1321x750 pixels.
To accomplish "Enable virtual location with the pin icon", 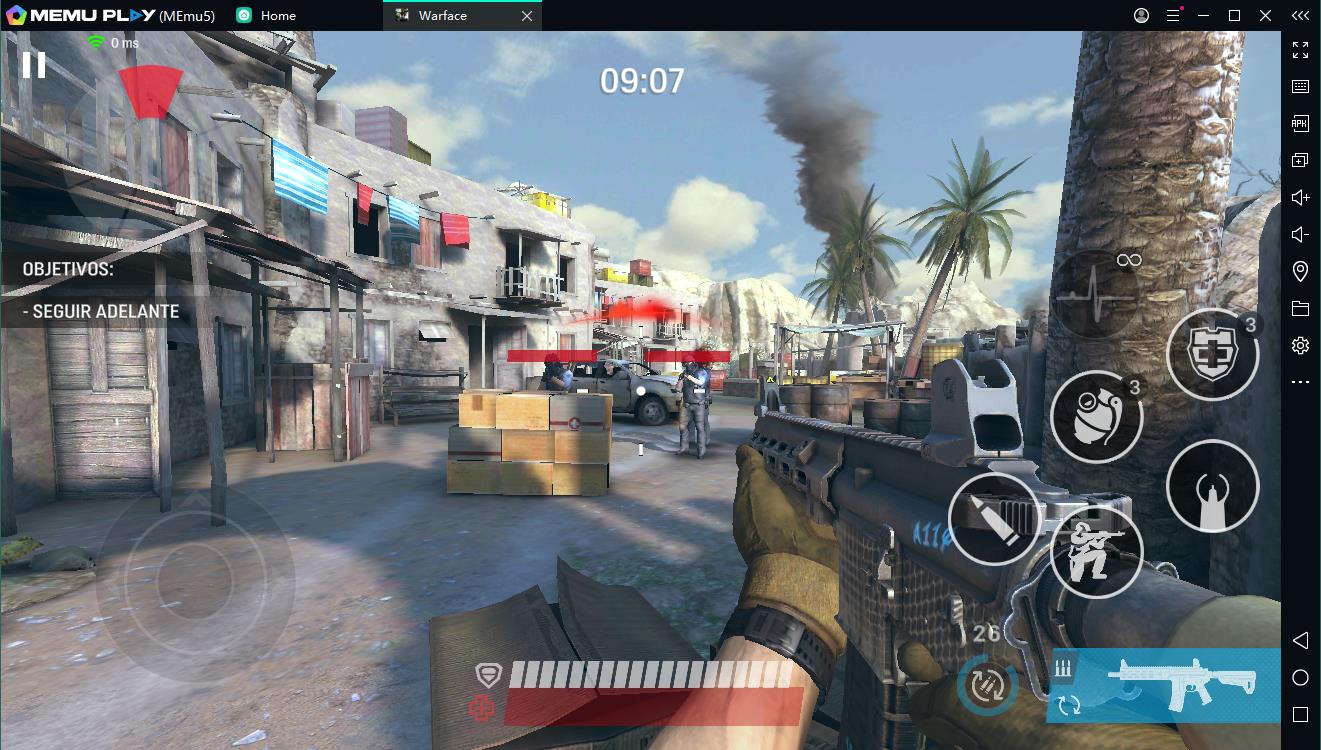I will pos(1301,270).
